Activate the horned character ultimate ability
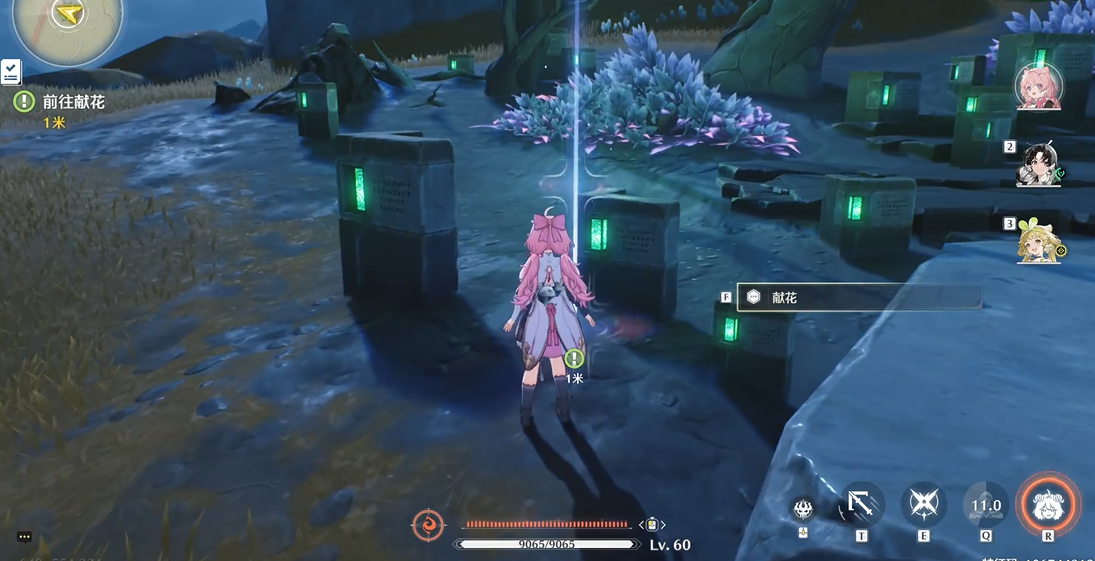Screen dimensions: 1095x561 click(1048, 504)
